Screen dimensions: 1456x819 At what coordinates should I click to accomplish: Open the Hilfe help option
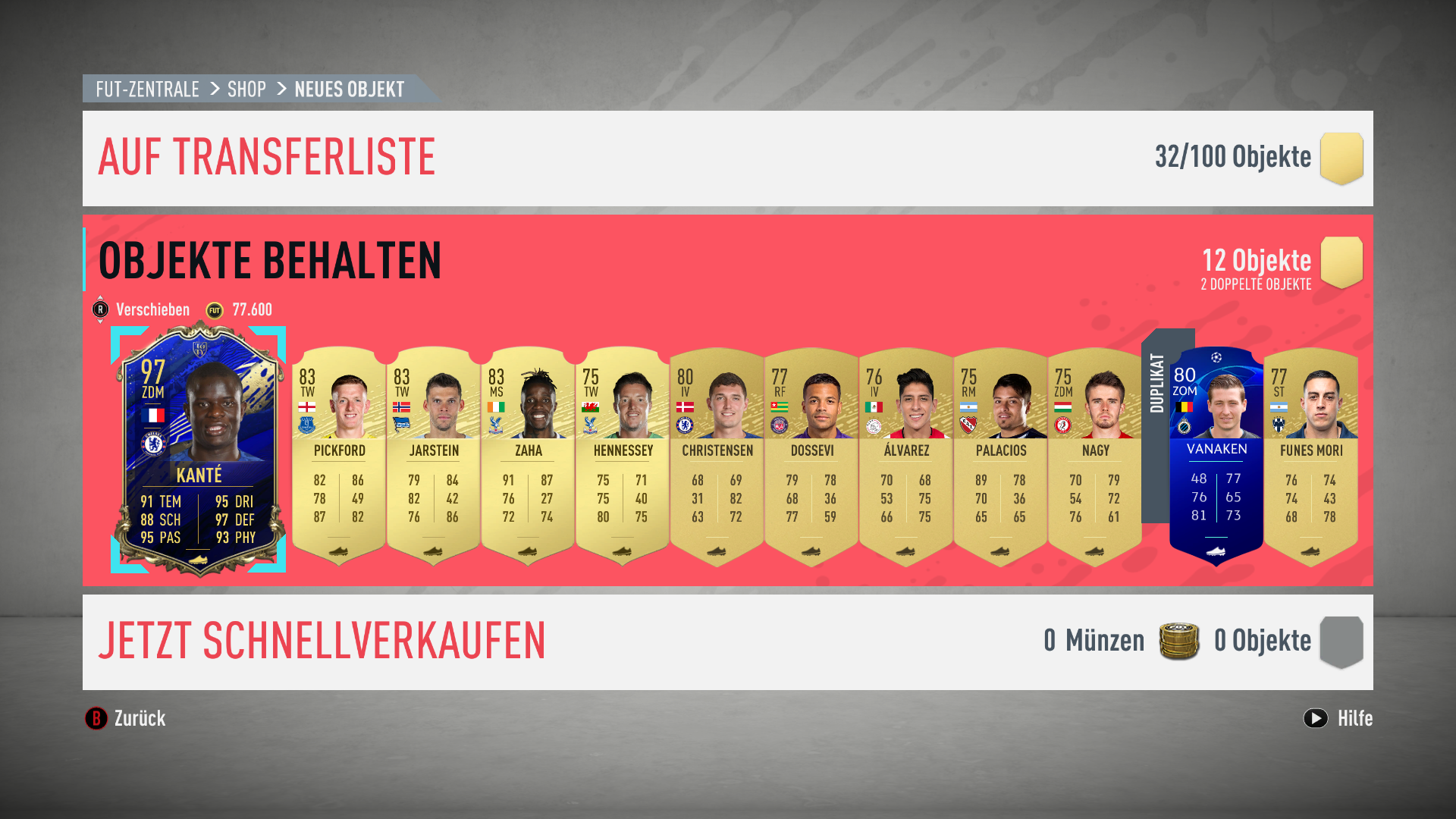[1338, 718]
